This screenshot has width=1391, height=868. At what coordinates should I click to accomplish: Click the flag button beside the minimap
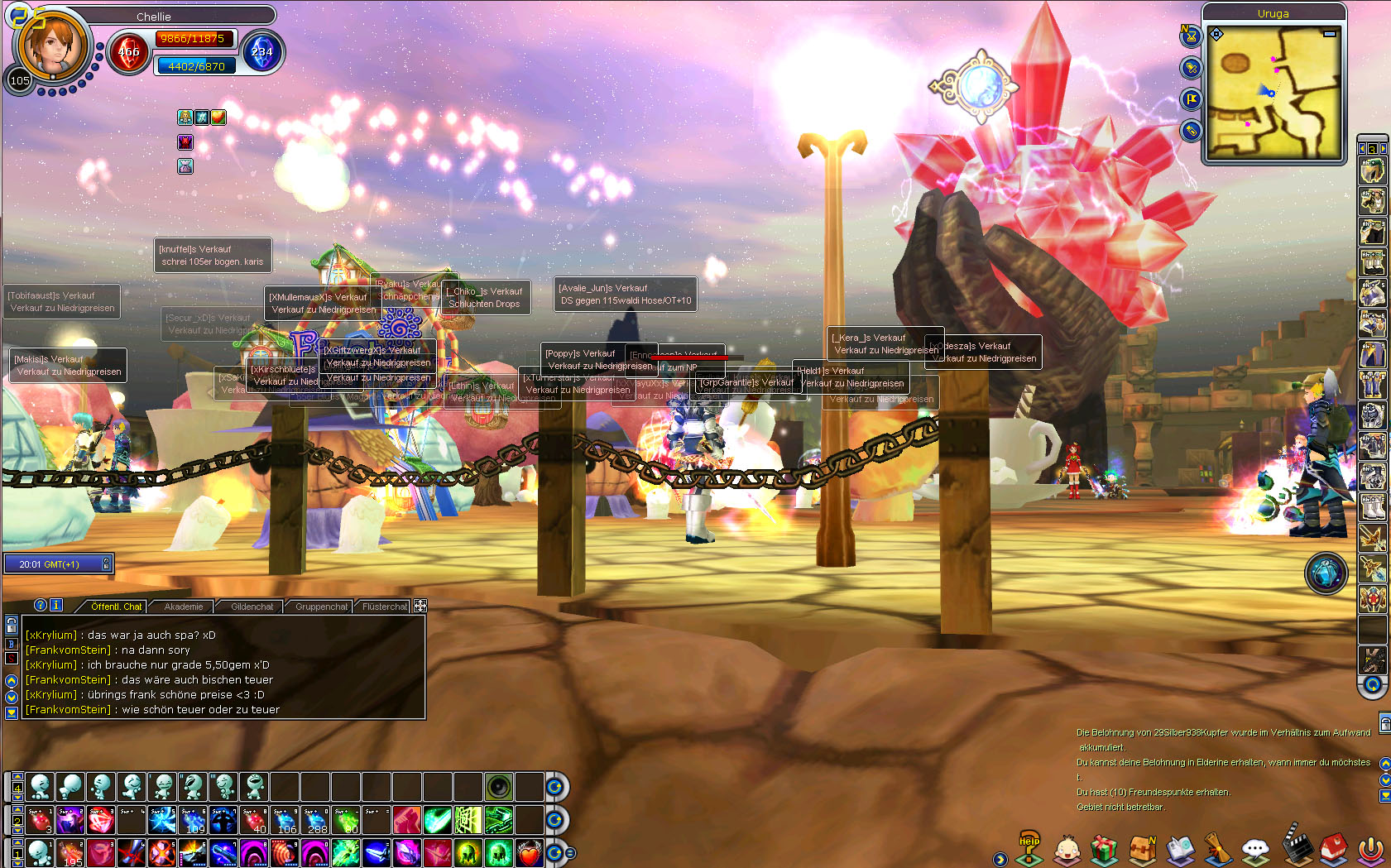click(x=1191, y=99)
